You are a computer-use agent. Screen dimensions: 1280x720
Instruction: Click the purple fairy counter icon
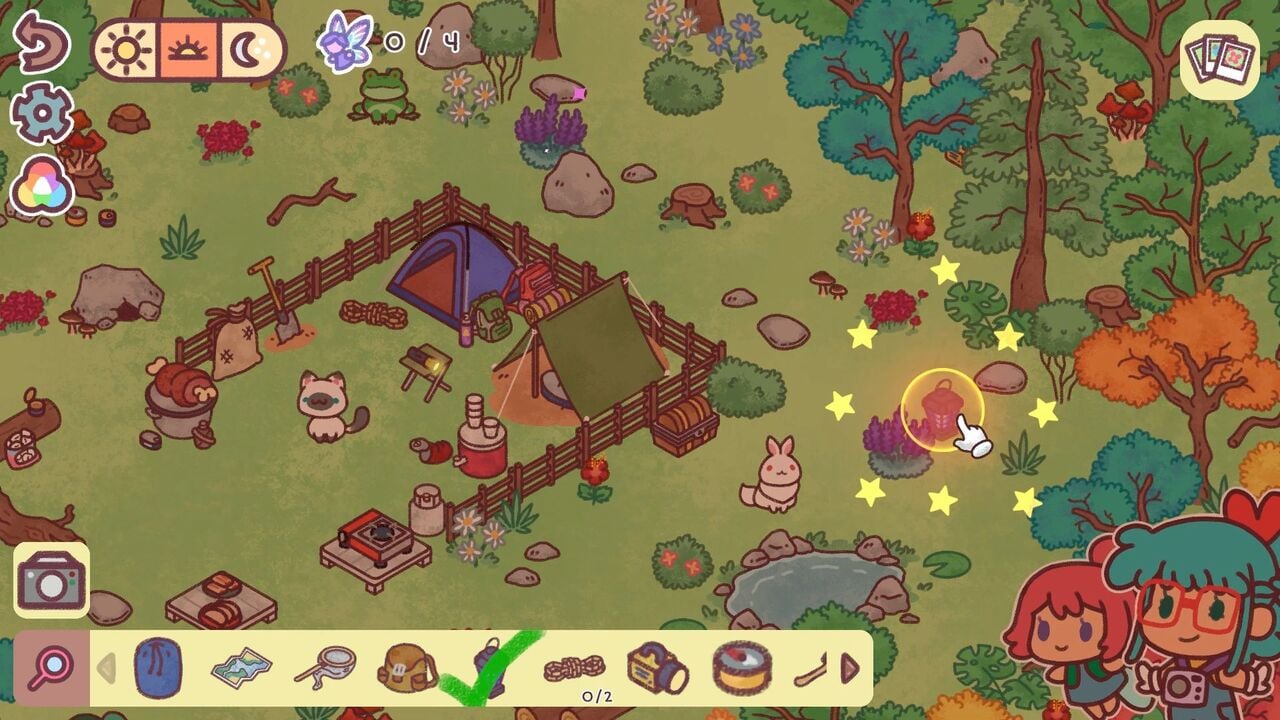(x=343, y=42)
